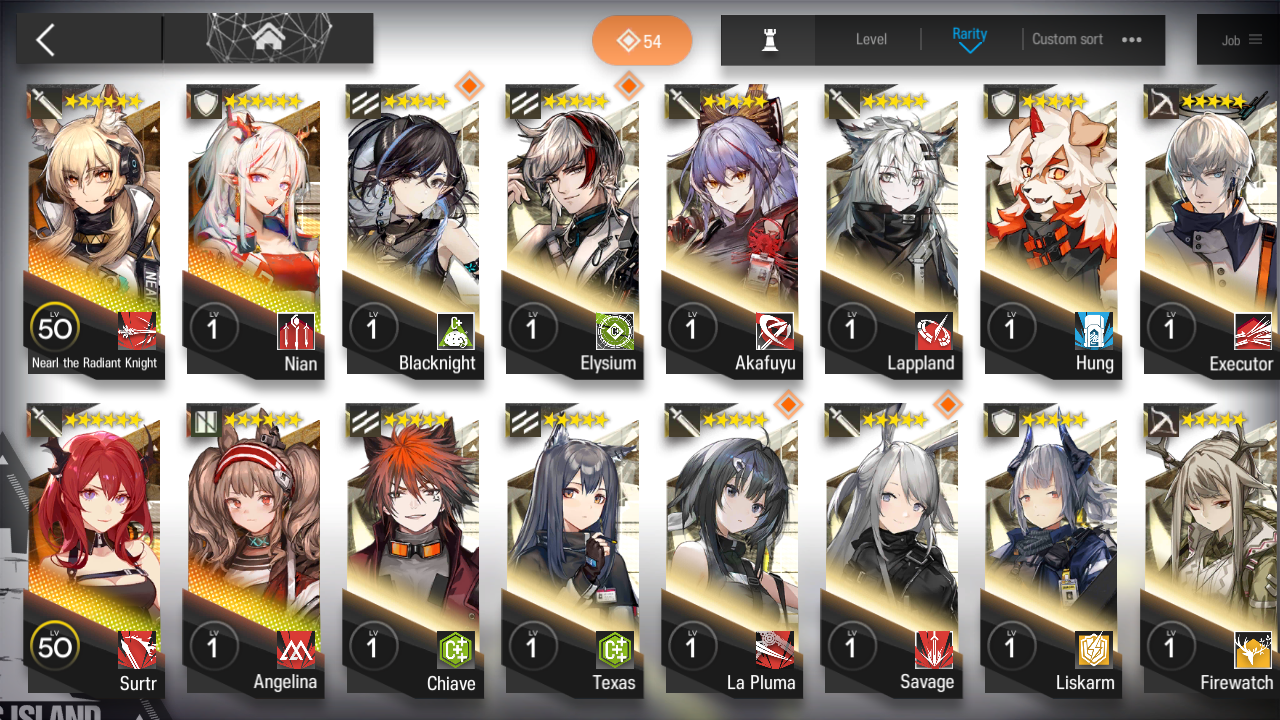Image resolution: width=1280 pixels, height=720 pixels.
Task: Go back using the arrow button
Action: tap(45, 40)
